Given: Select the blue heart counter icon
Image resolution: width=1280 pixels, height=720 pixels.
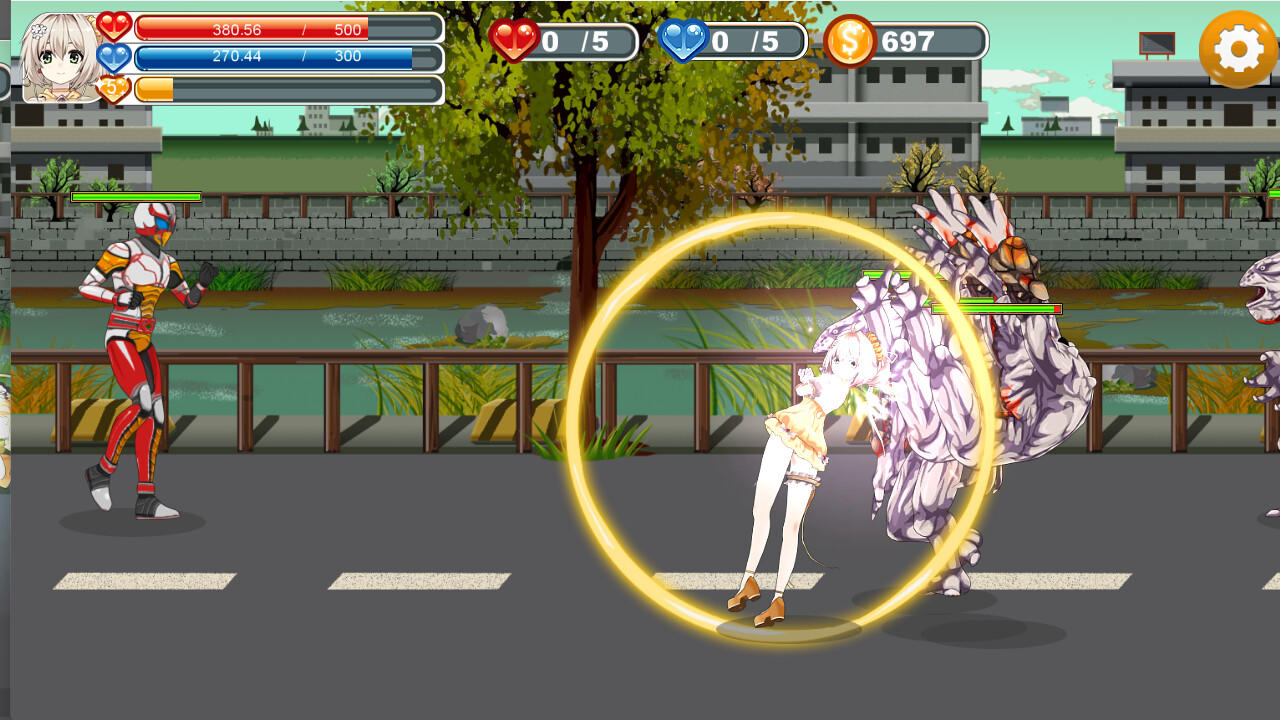Looking at the screenshot, I should (x=684, y=42).
